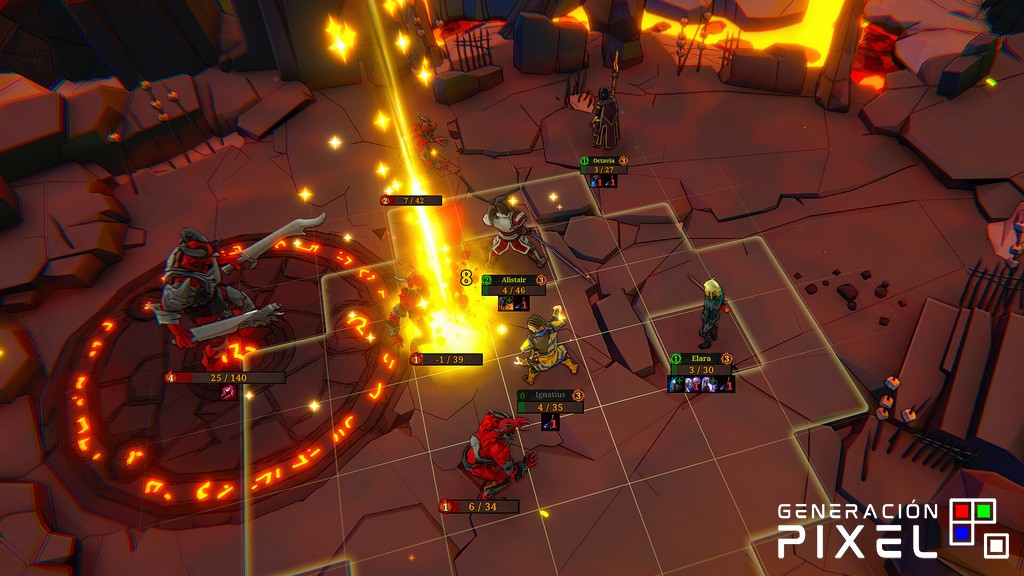This screenshot has width=1024, height=576.
Task: Inspect the status icon under Ignatius's health
Action: click(549, 423)
